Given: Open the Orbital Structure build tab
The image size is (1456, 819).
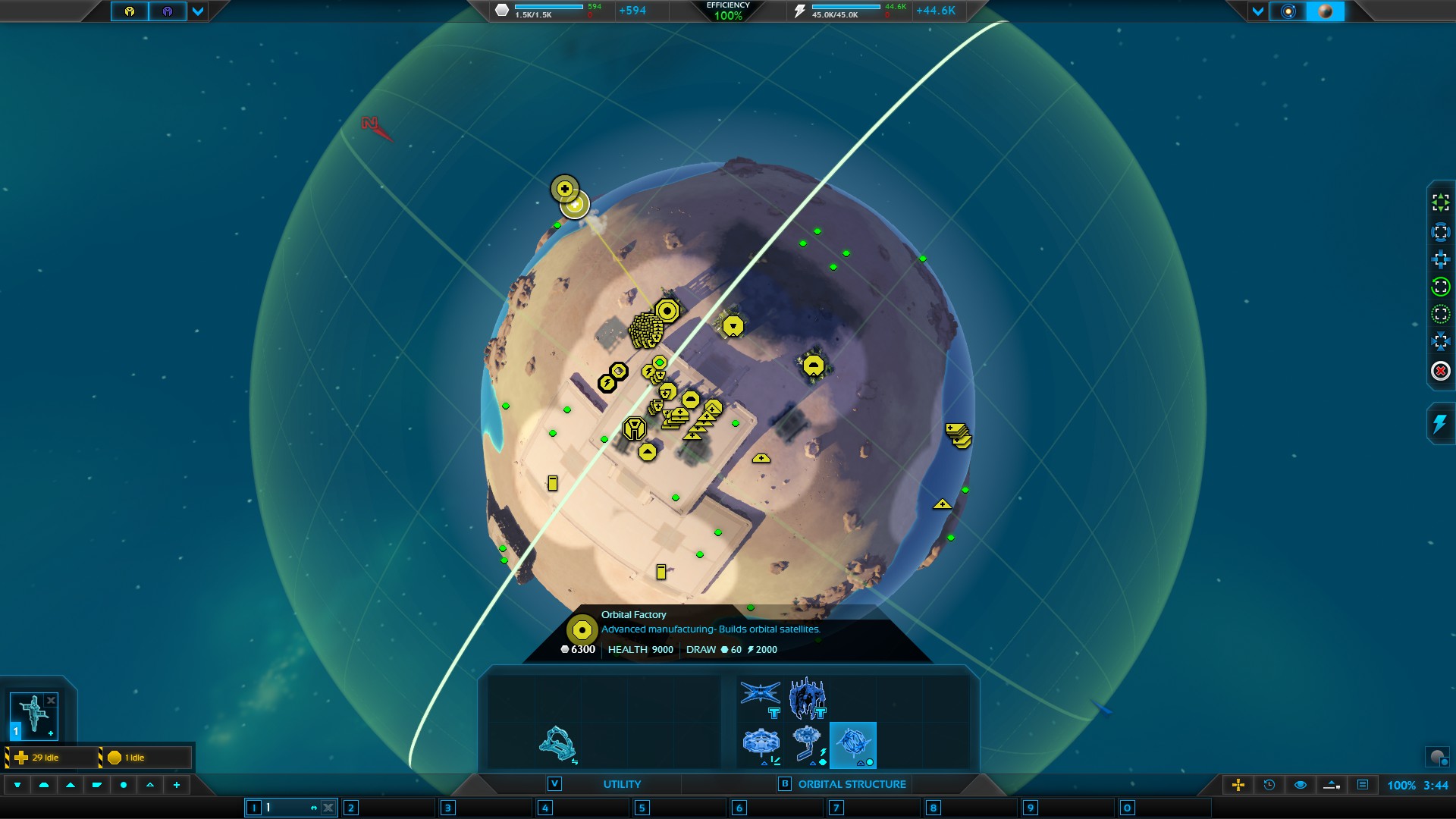Looking at the screenshot, I should pos(852,784).
